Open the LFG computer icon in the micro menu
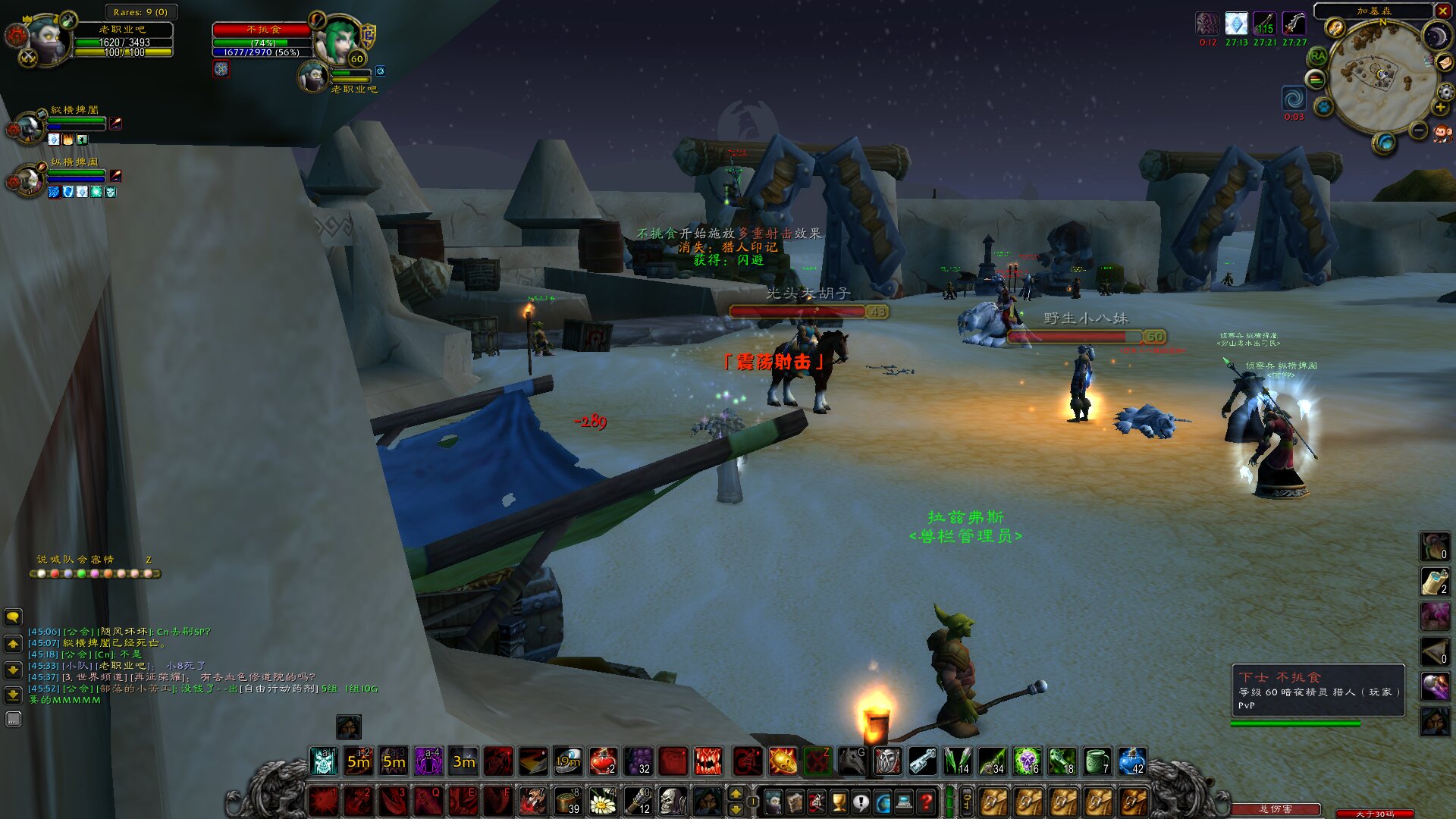Screen dimensions: 1456x819 (903, 801)
